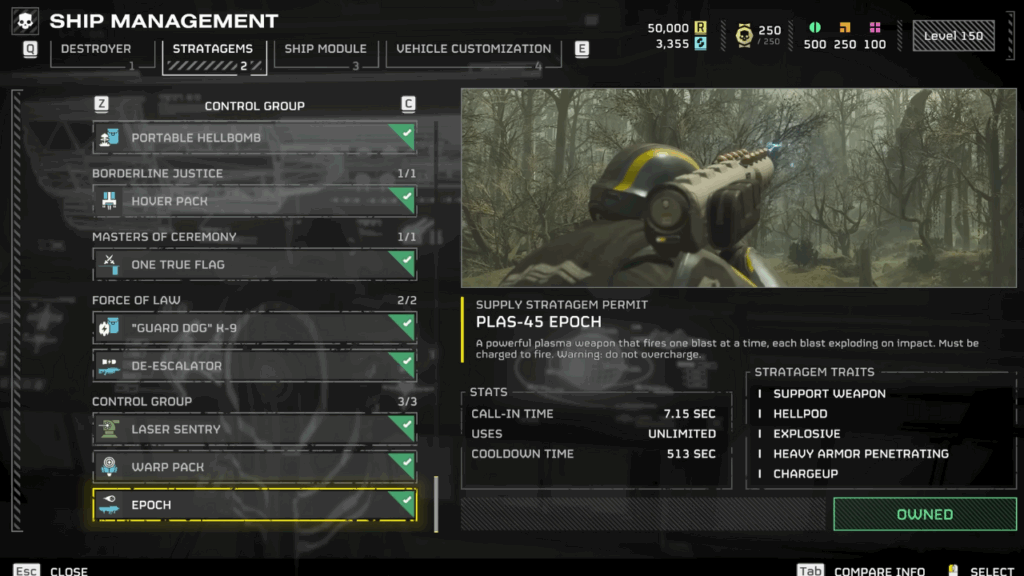Select the Portable Hellbomb stratagem
Screen dimensions: 1024x576
pyautogui.click(x=254, y=138)
